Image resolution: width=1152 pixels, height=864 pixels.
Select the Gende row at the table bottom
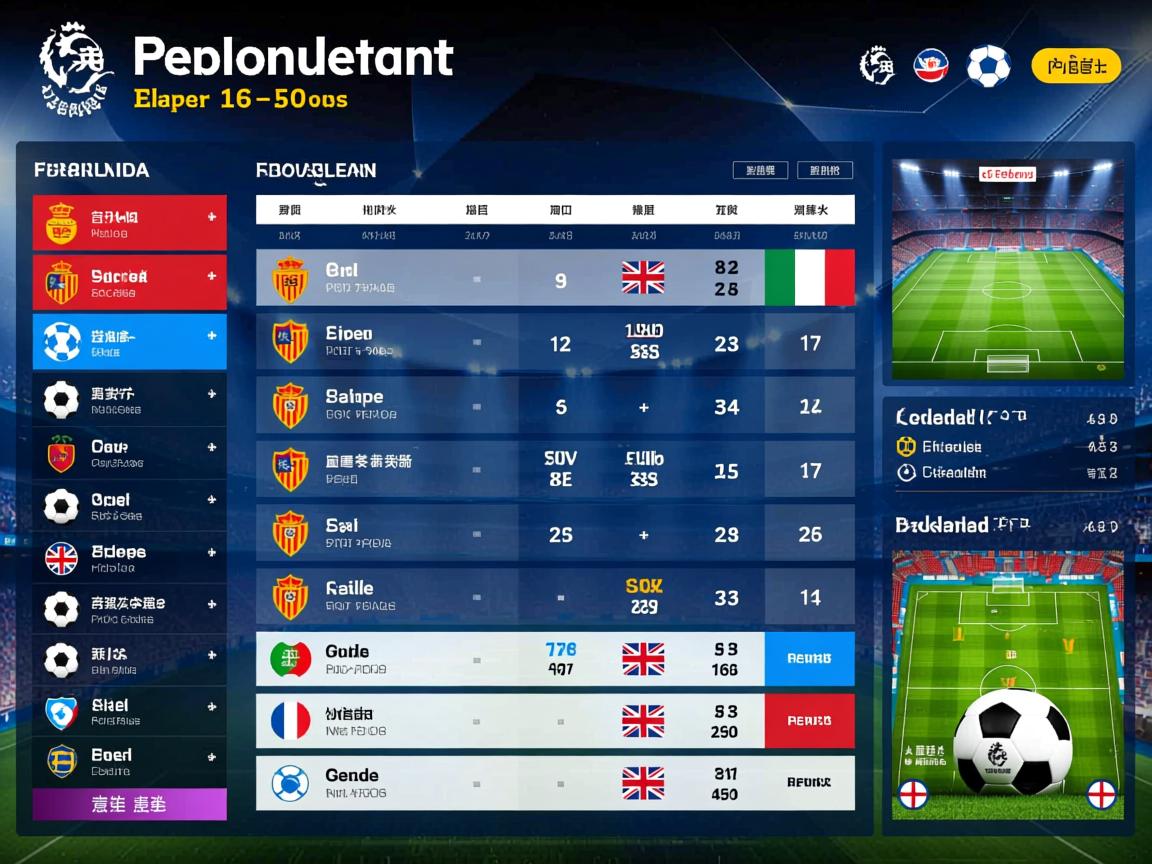click(x=555, y=783)
